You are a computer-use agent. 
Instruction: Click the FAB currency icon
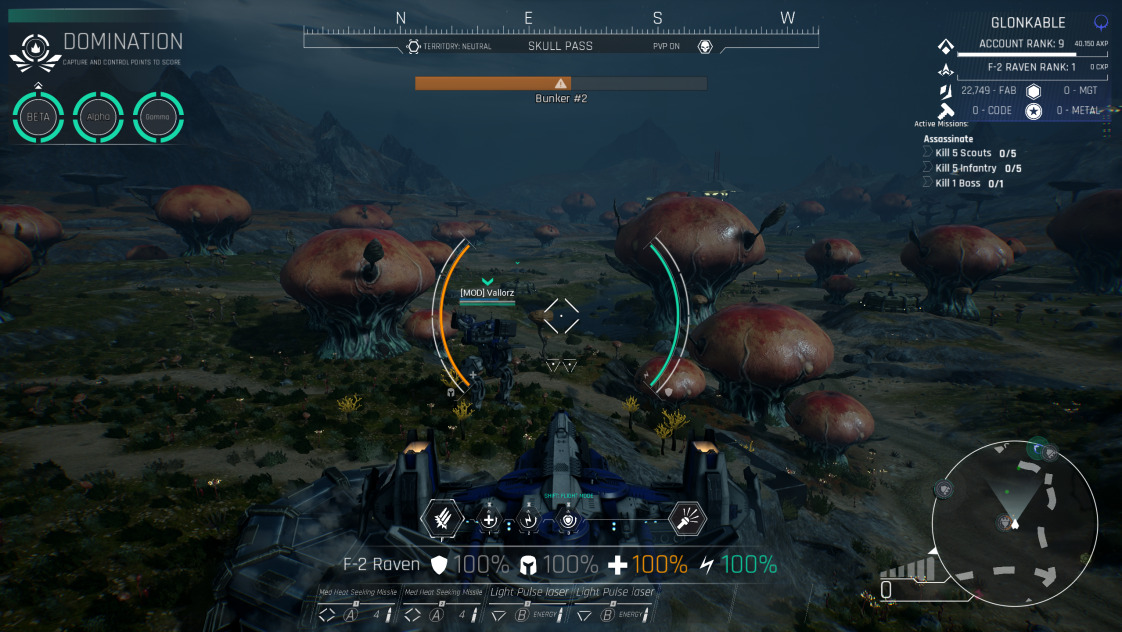943,91
